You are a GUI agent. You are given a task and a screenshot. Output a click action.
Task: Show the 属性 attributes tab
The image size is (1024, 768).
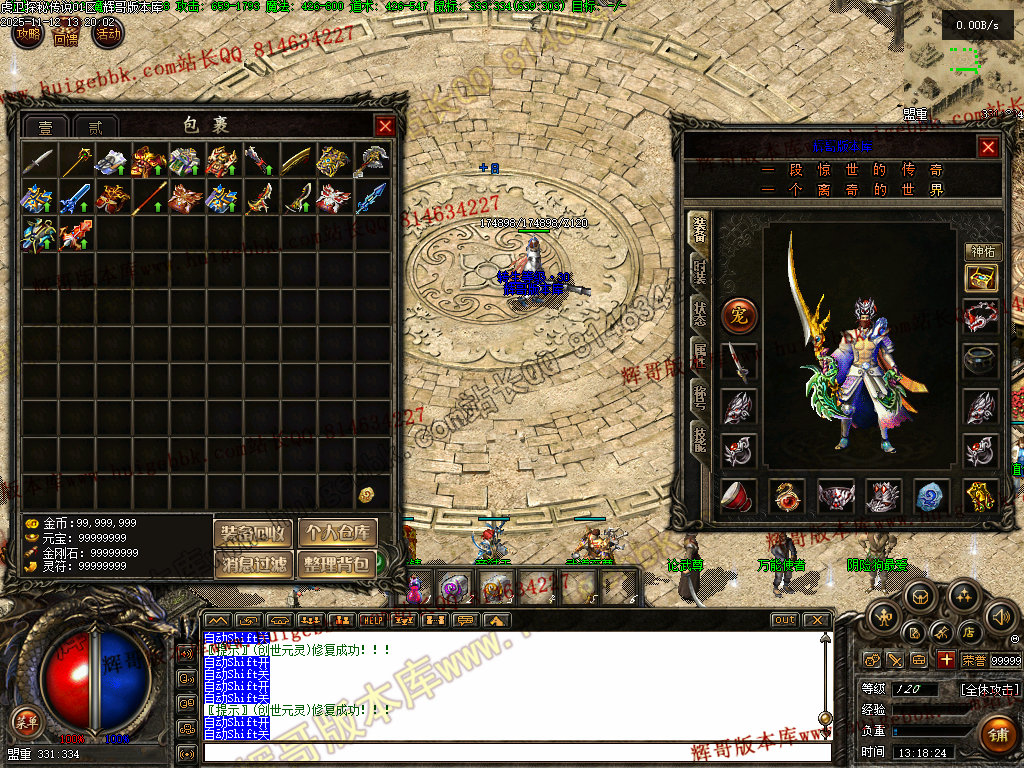[x=700, y=355]
